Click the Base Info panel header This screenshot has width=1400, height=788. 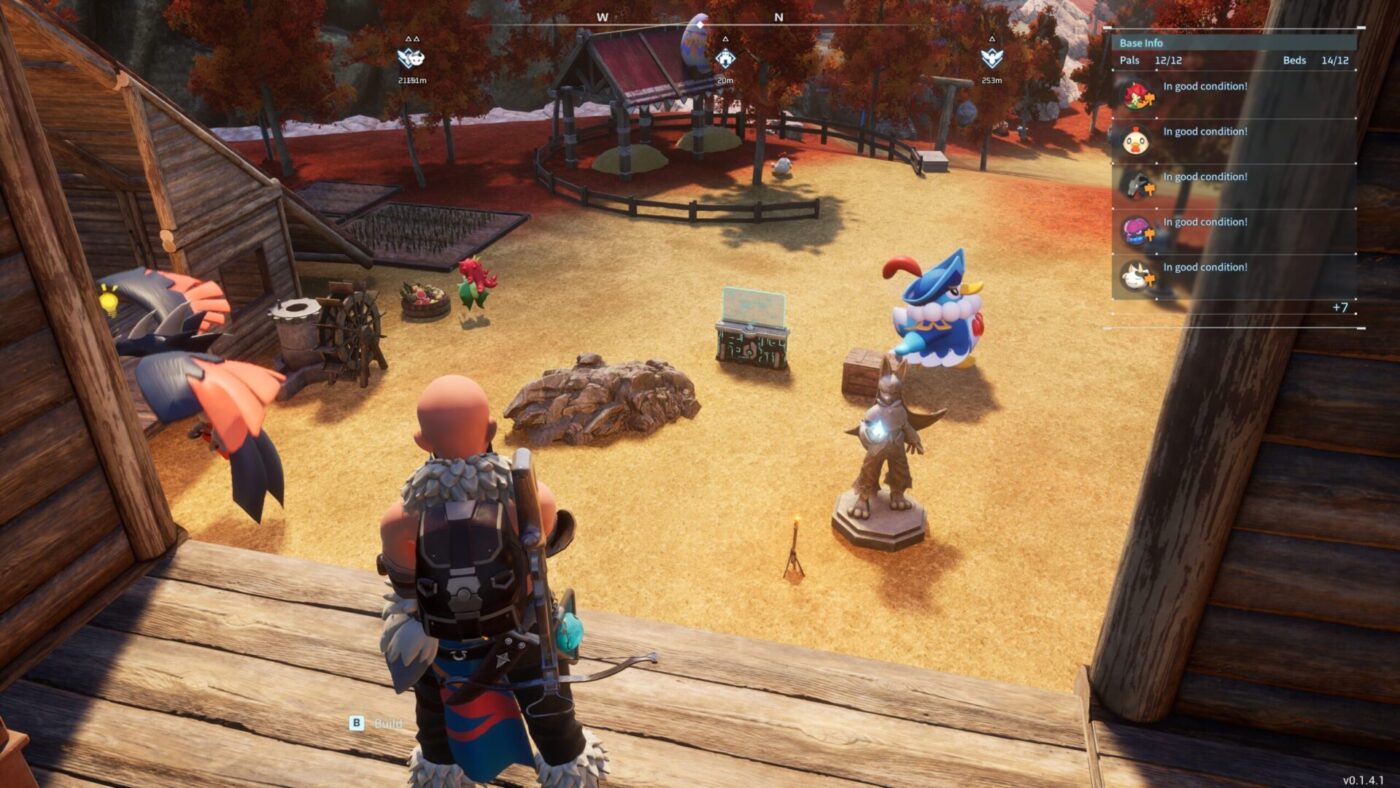click(1234, 43)
